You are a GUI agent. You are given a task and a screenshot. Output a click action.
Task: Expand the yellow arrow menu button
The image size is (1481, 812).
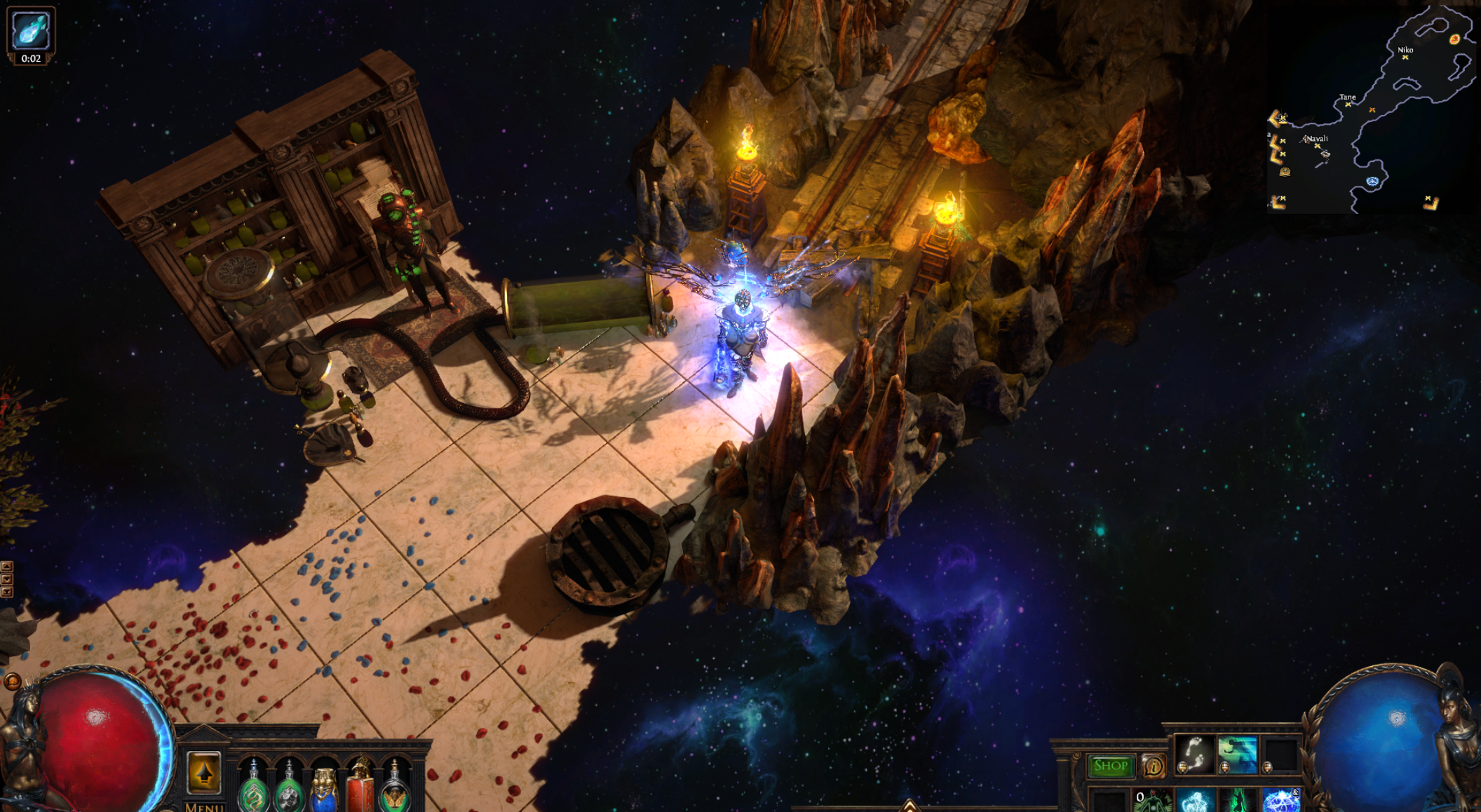(204, 773)
